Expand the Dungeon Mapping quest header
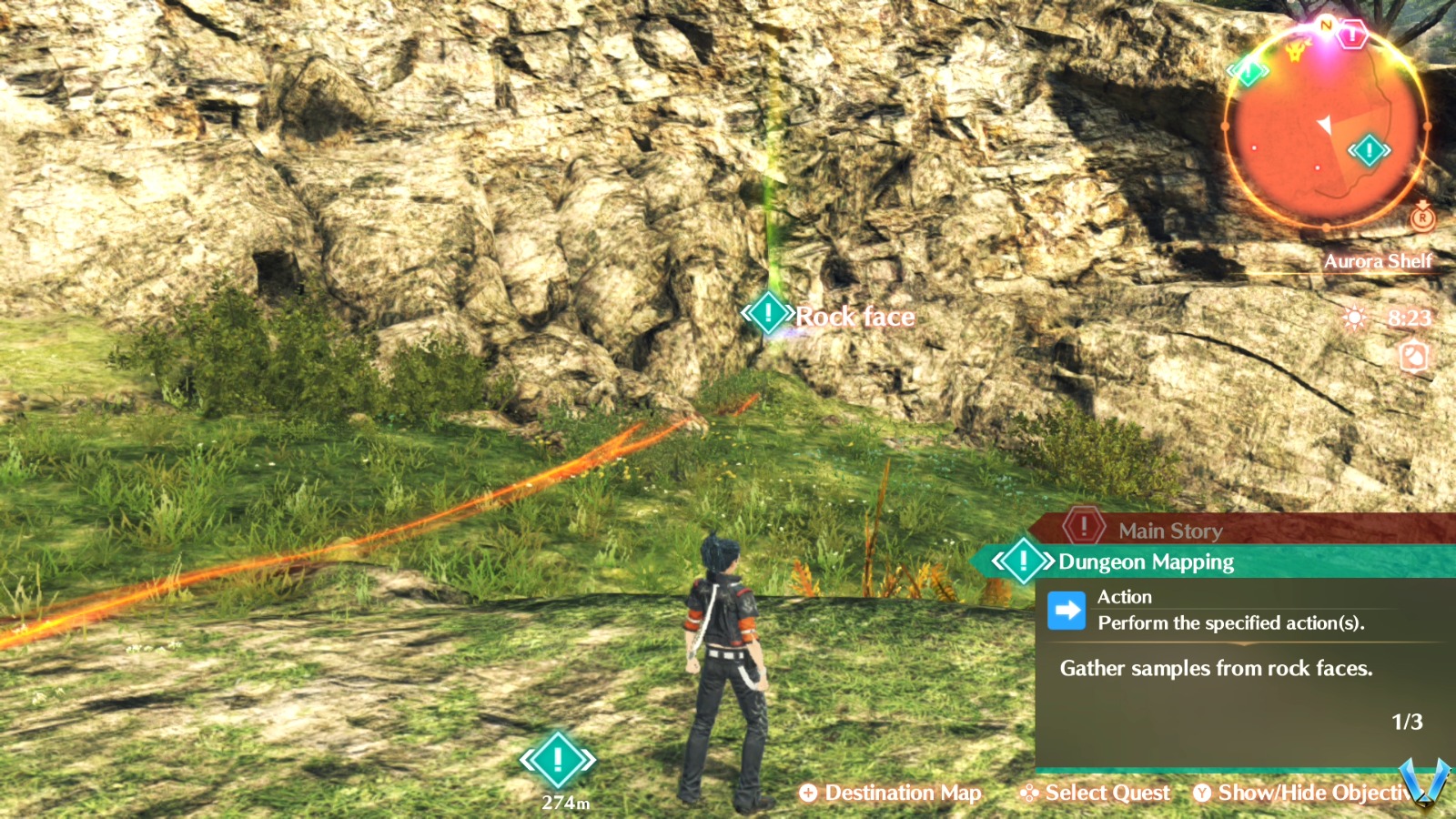1456x819 pixels. point(1144,561)
